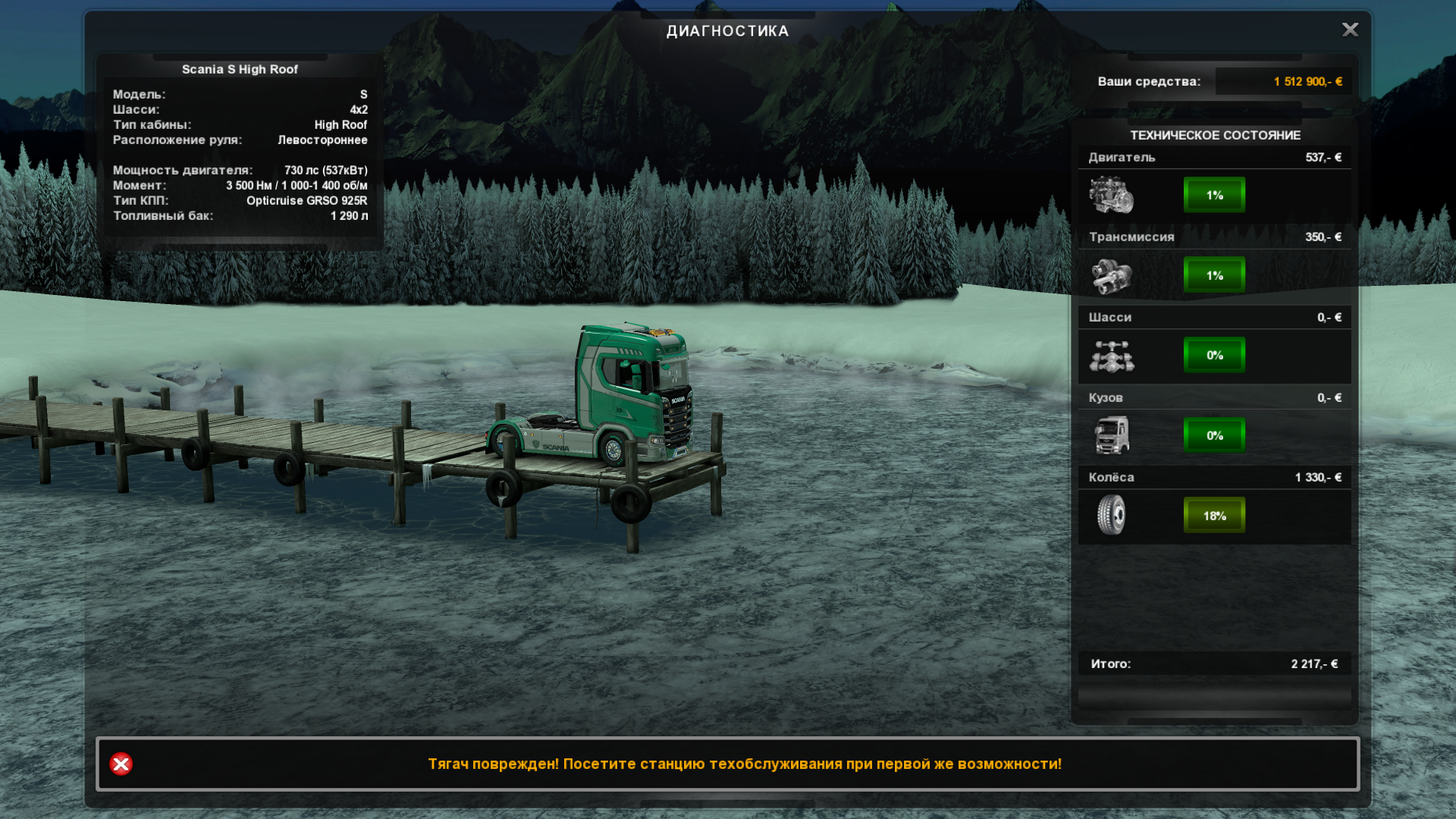Click the red error icon in warning banner
The image size is (1456, 819).
pyautogui.click(x=121, y=764)
